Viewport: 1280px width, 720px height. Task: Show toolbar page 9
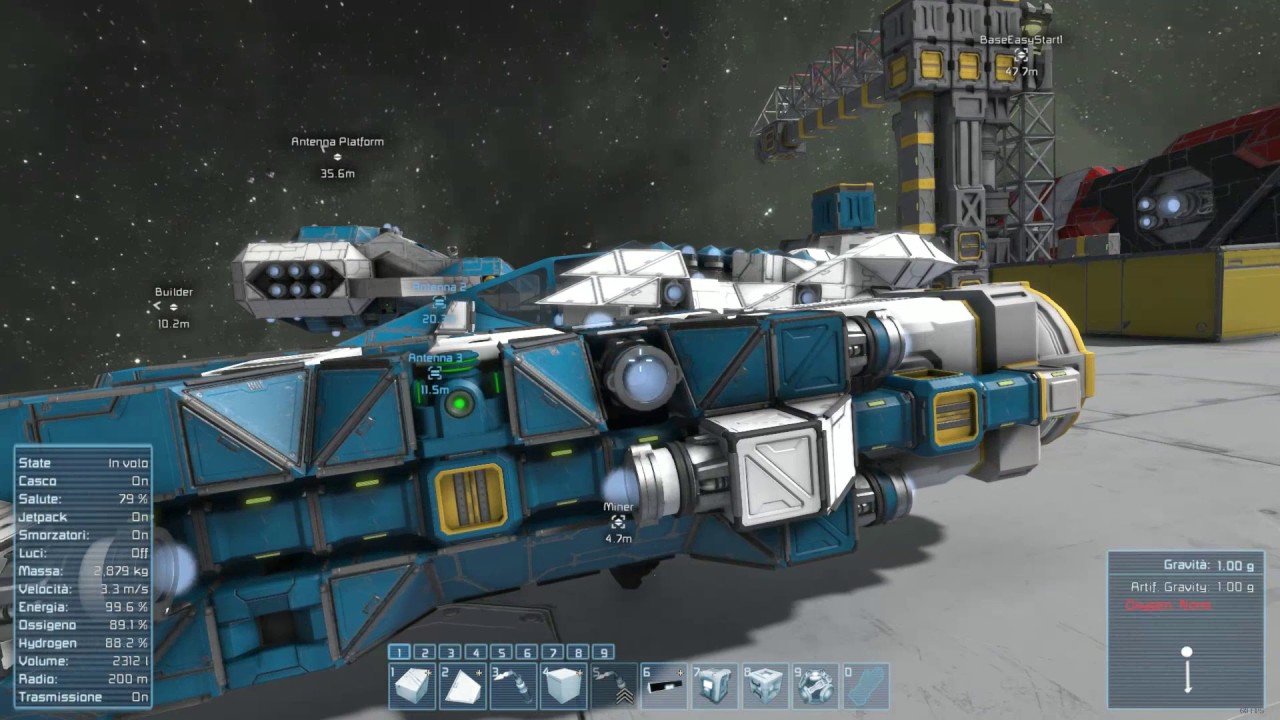click(603, 653)
